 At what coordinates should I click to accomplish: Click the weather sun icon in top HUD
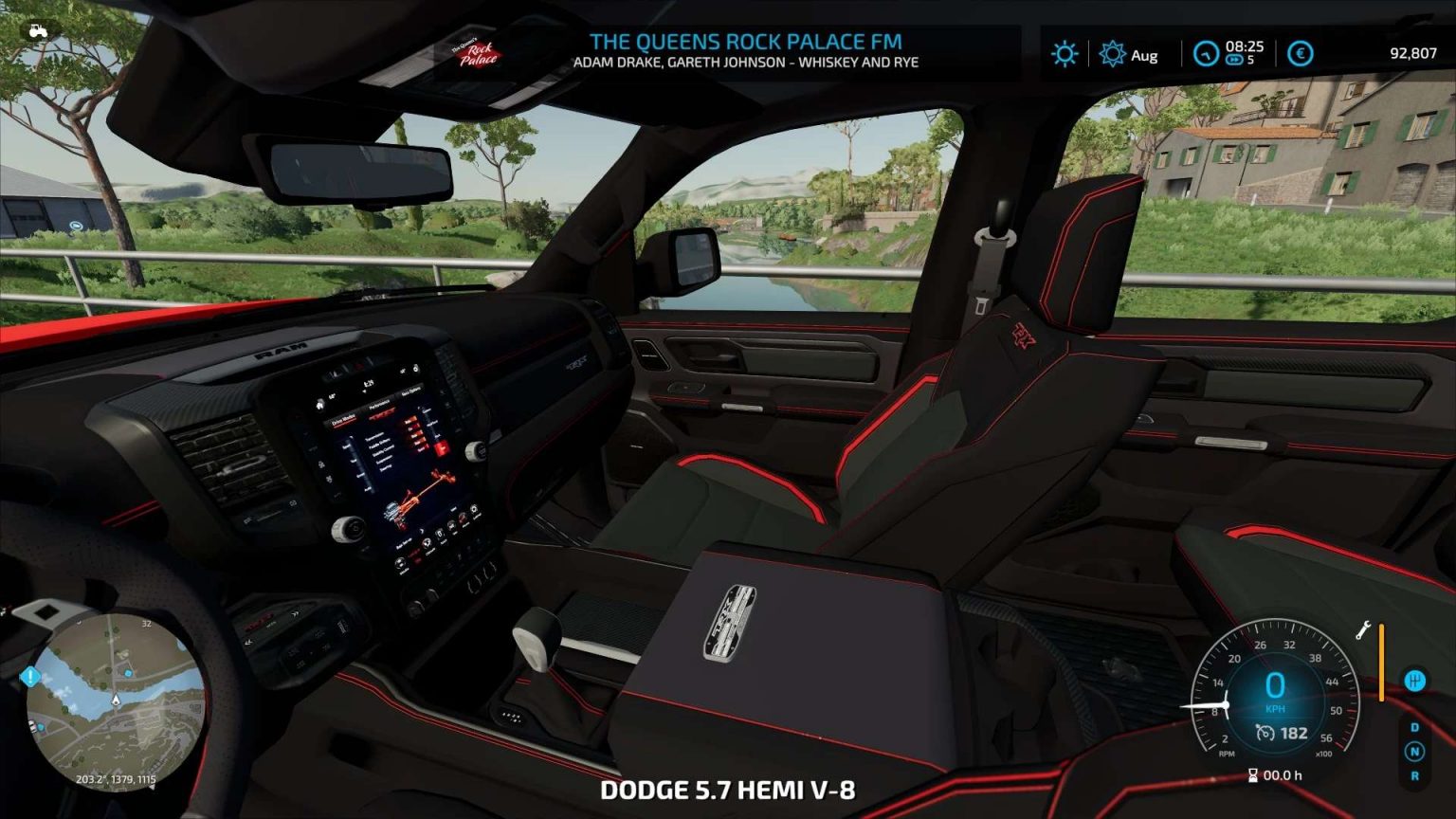1065,54
